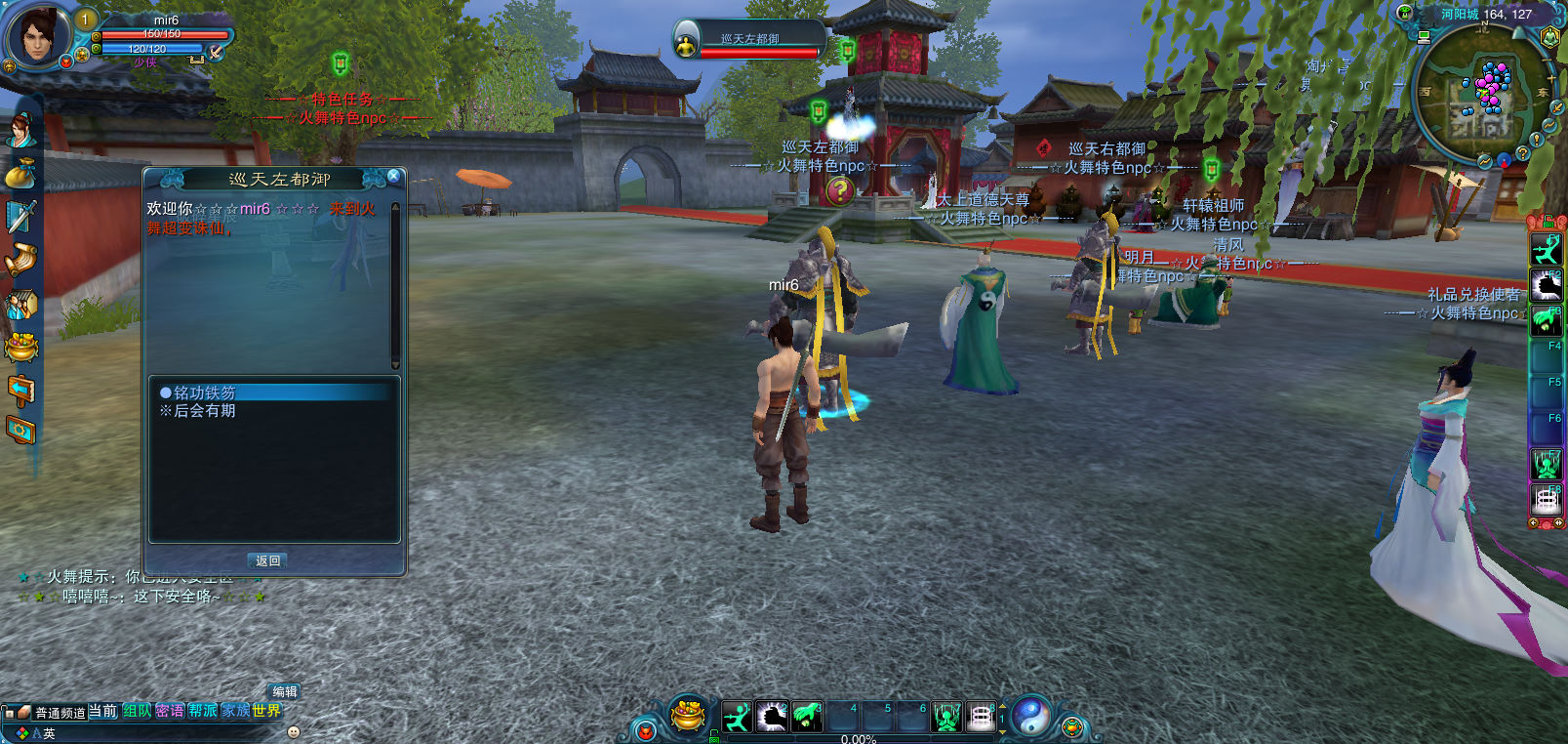Screen dimensions: 1568x744
Task: Click the yin-yang orb beside the hotbar
Action: (1030, 717)
